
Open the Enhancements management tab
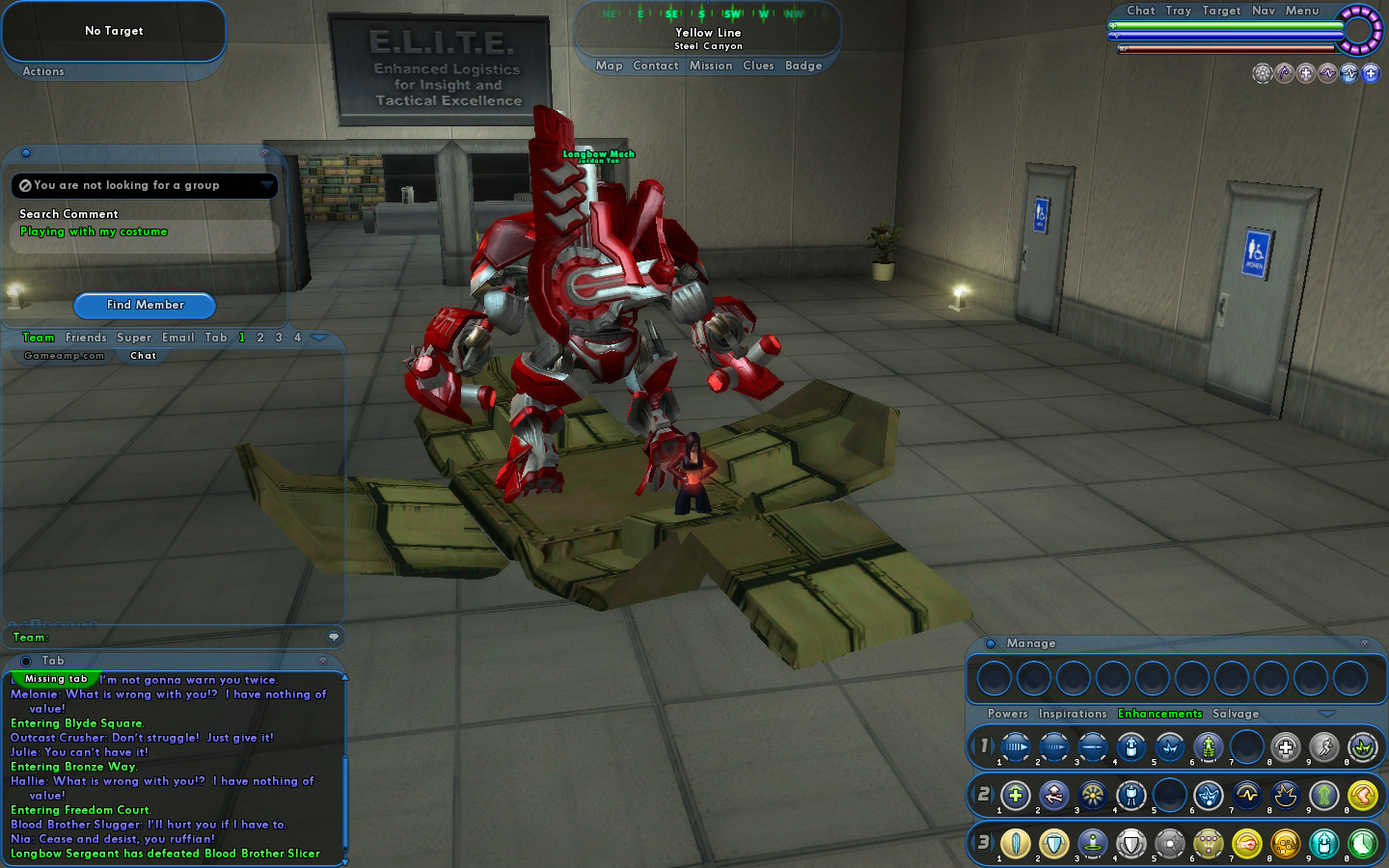pyautogui.click(x=1159, y=714)
